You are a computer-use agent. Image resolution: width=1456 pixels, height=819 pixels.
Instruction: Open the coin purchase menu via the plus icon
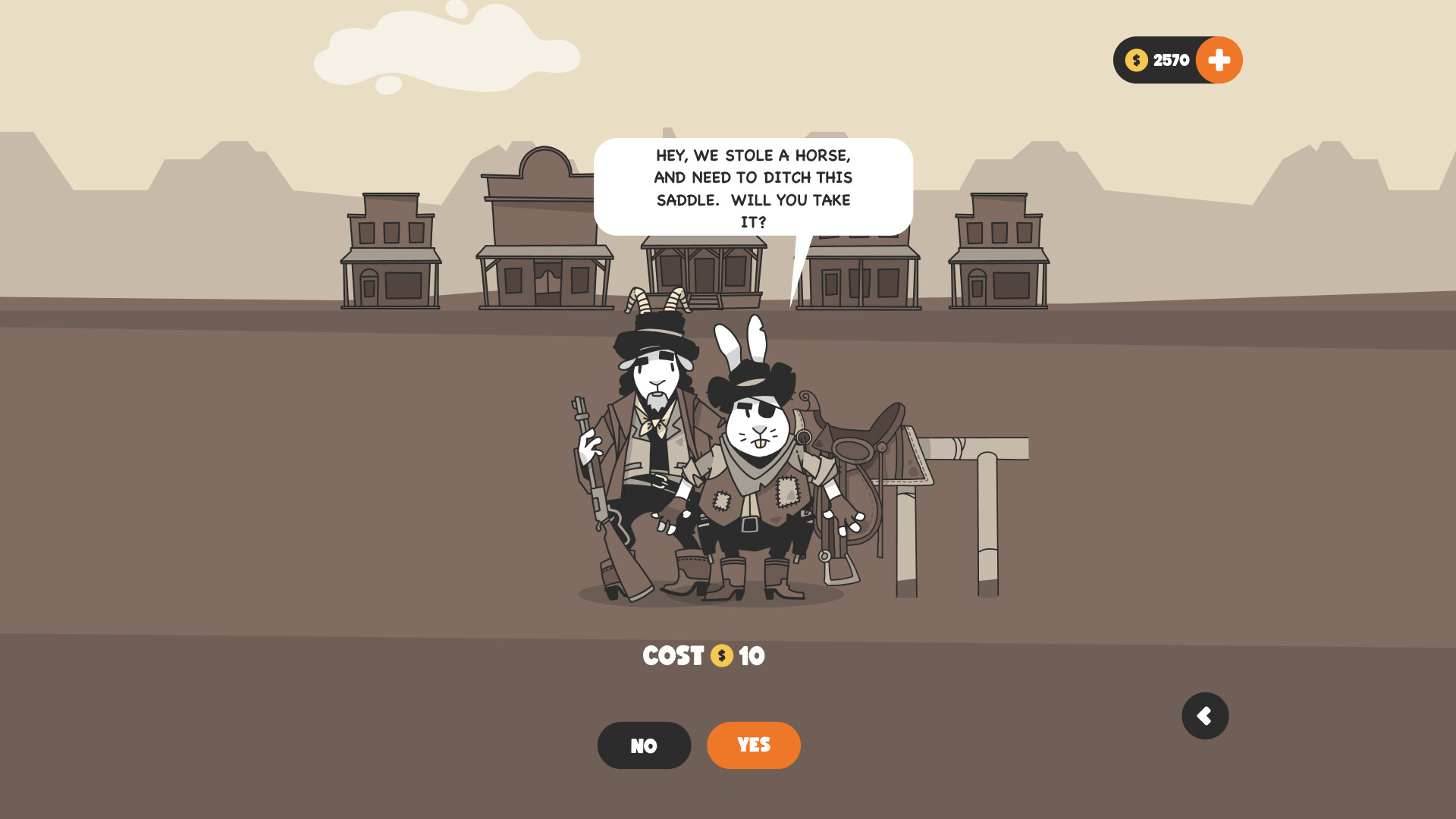(1219, 59)
